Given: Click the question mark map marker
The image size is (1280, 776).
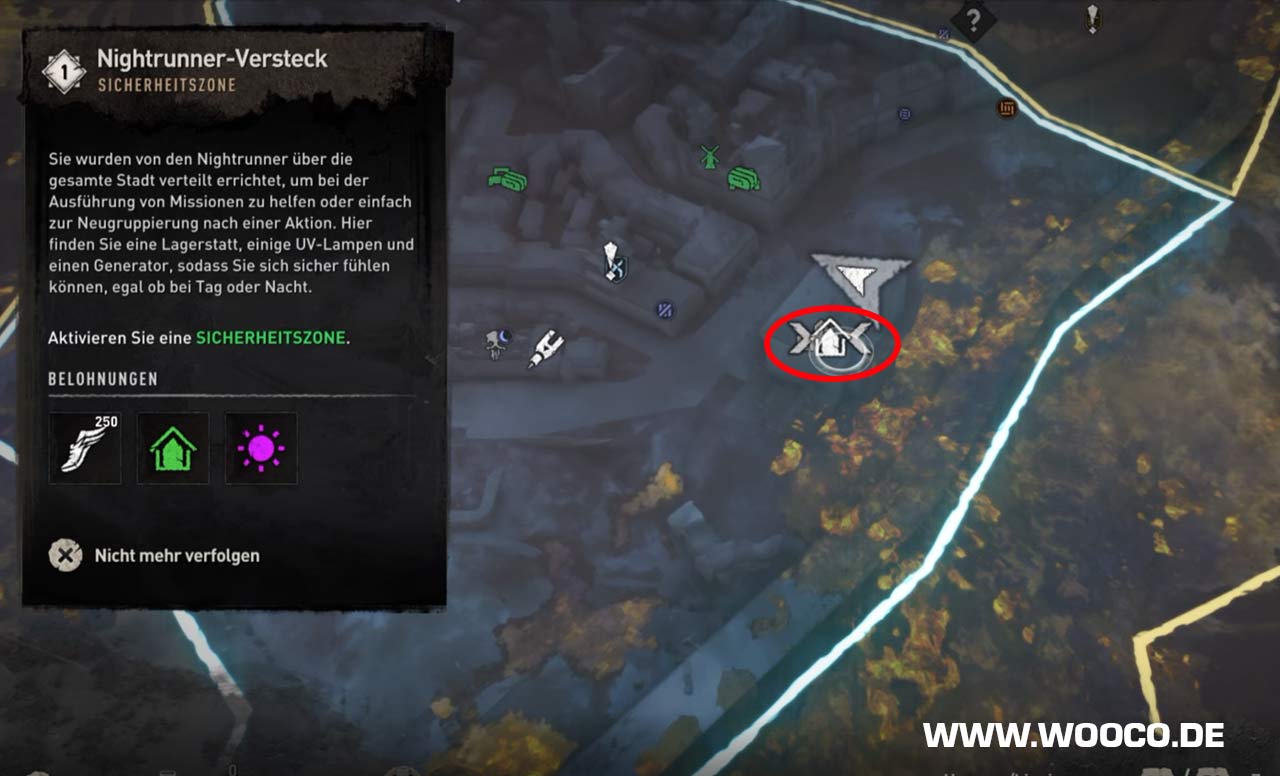Looking at the screenshot, I should pos(972,17).
